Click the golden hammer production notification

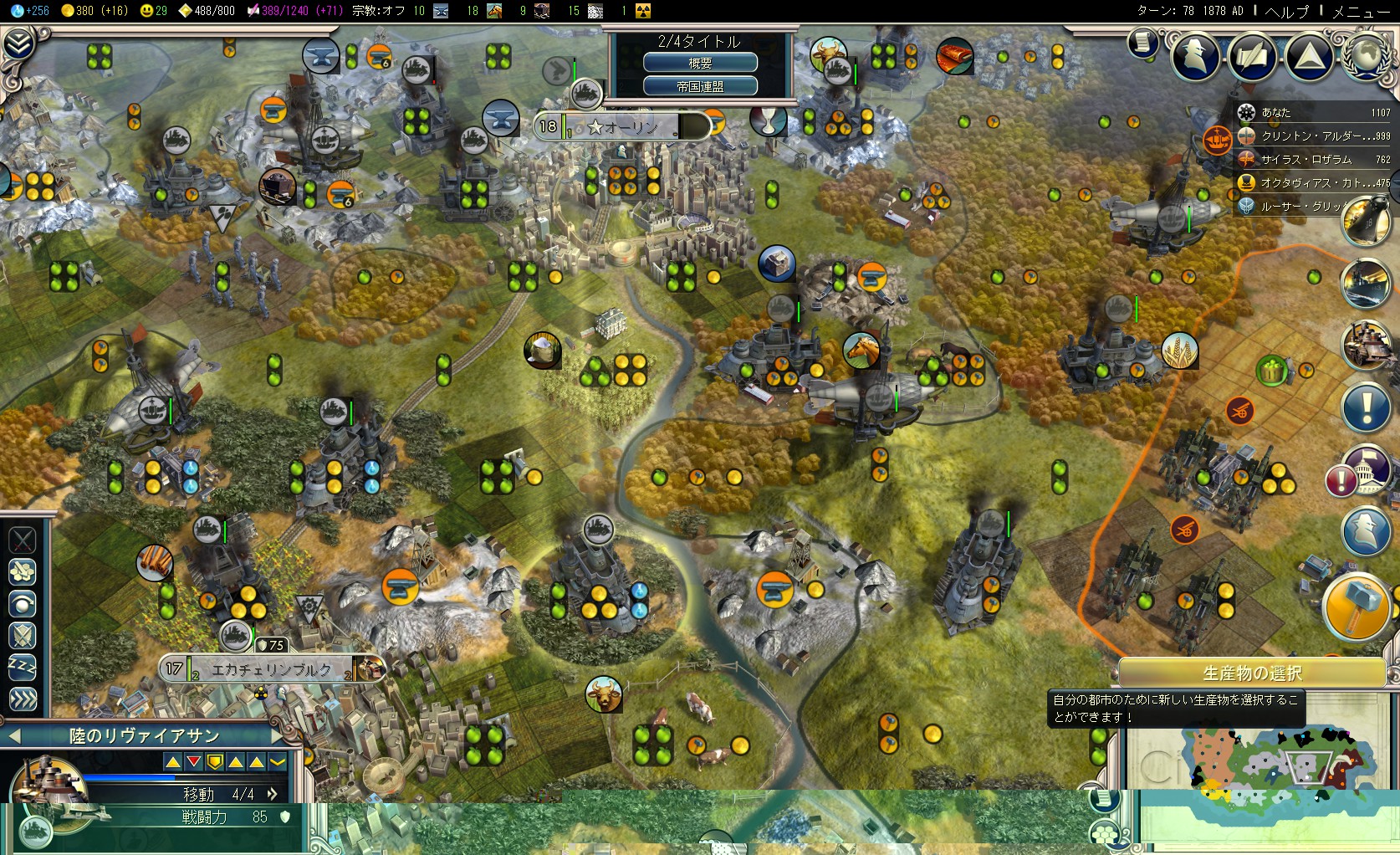click(x=1355, y=608)
